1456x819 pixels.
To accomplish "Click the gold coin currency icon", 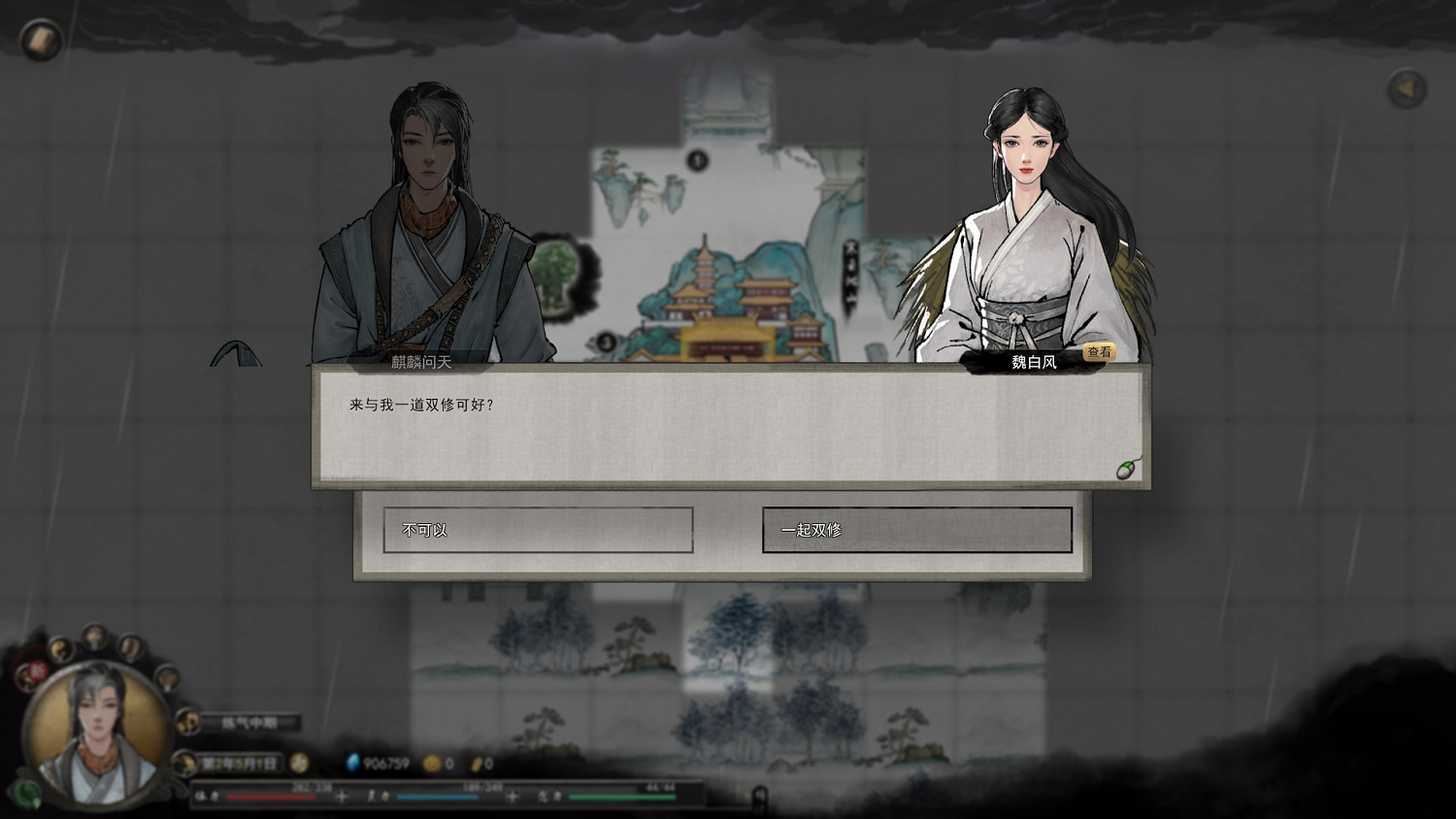I will [430, 763].
